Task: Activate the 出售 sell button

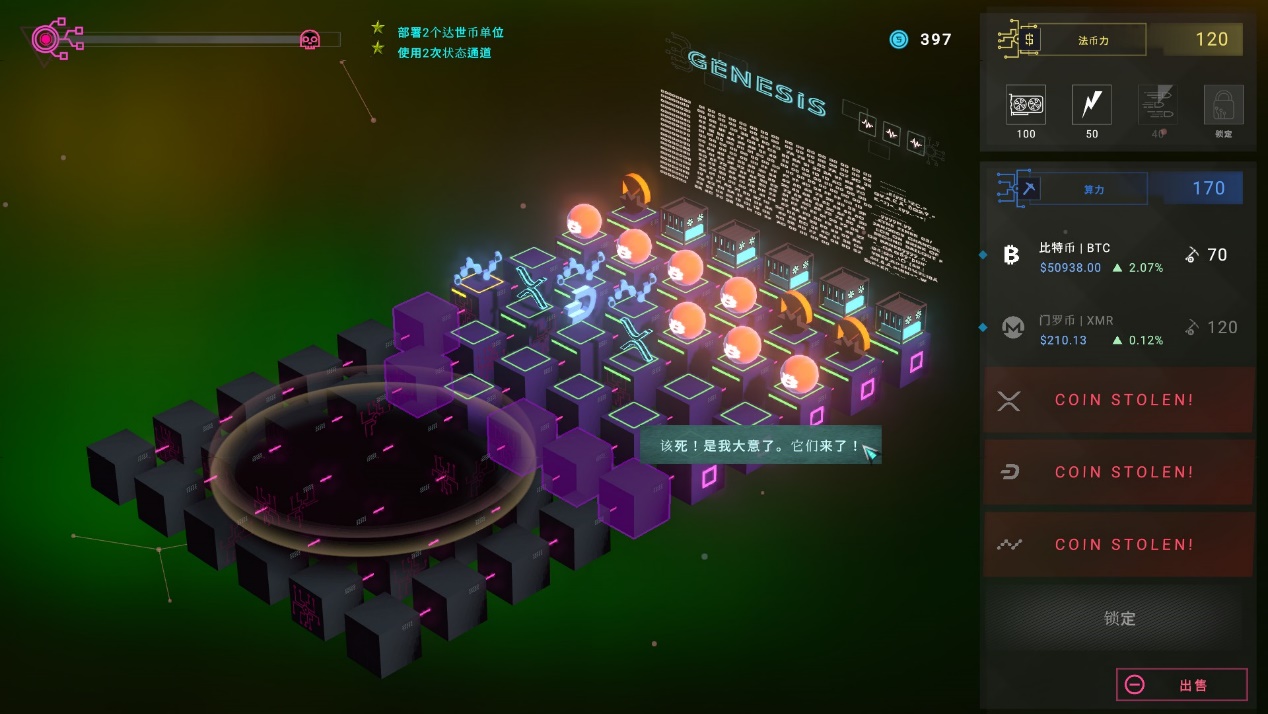Action: 1182,685
